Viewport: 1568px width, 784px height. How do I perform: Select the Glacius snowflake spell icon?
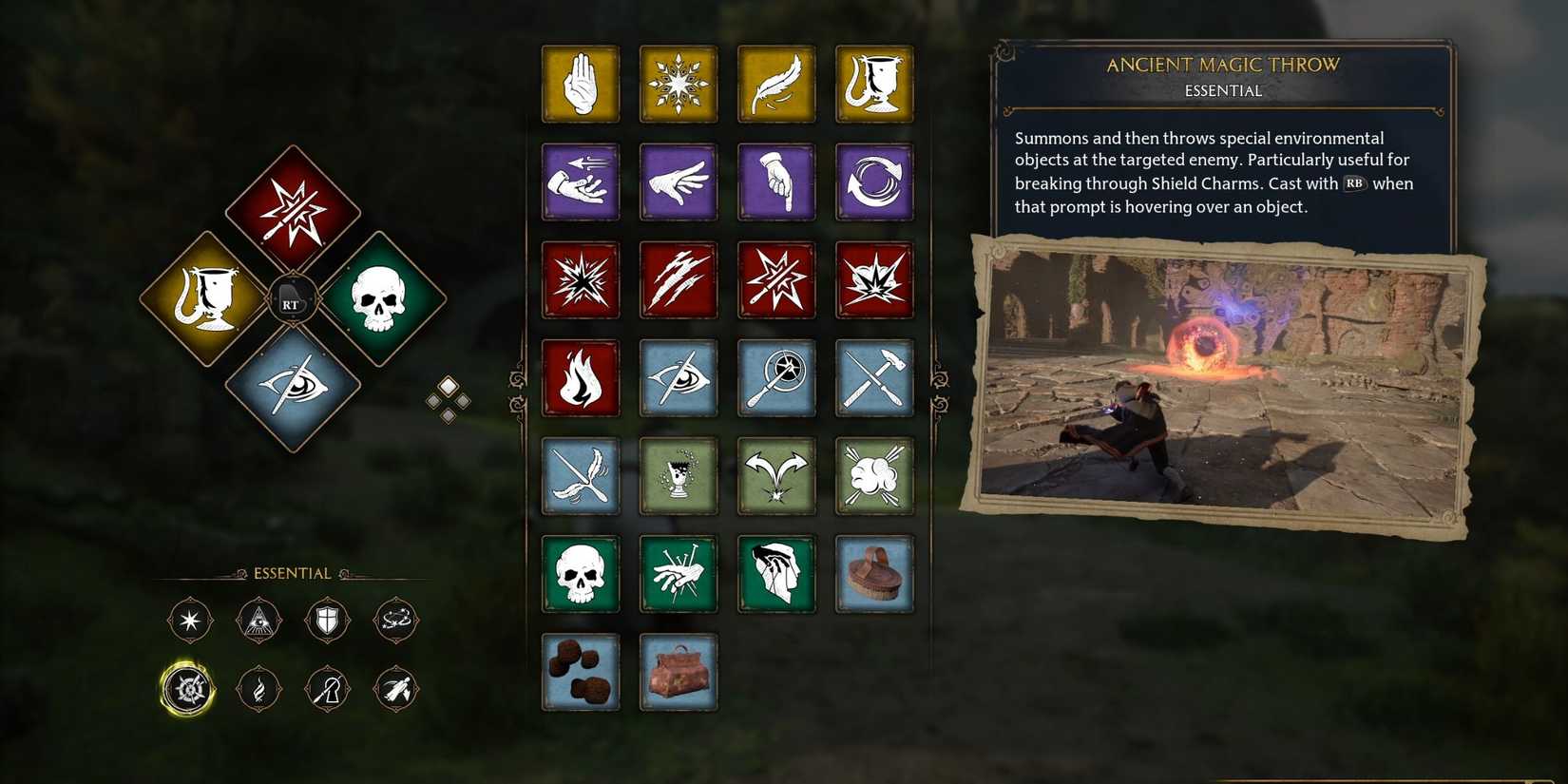coord(679,84)
